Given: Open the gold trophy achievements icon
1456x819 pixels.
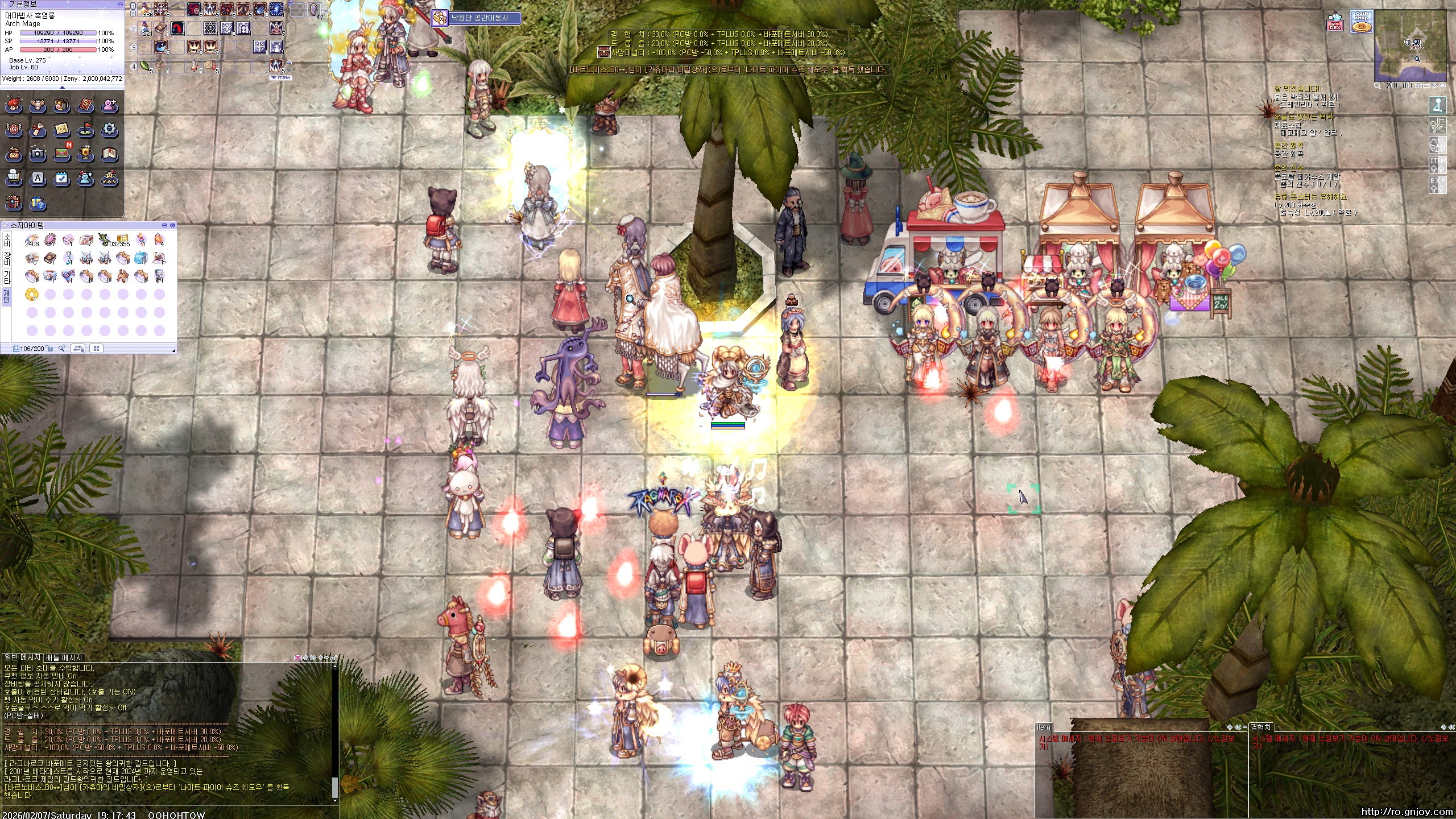Looking at the screenshot, I should (x=85, y=154).
